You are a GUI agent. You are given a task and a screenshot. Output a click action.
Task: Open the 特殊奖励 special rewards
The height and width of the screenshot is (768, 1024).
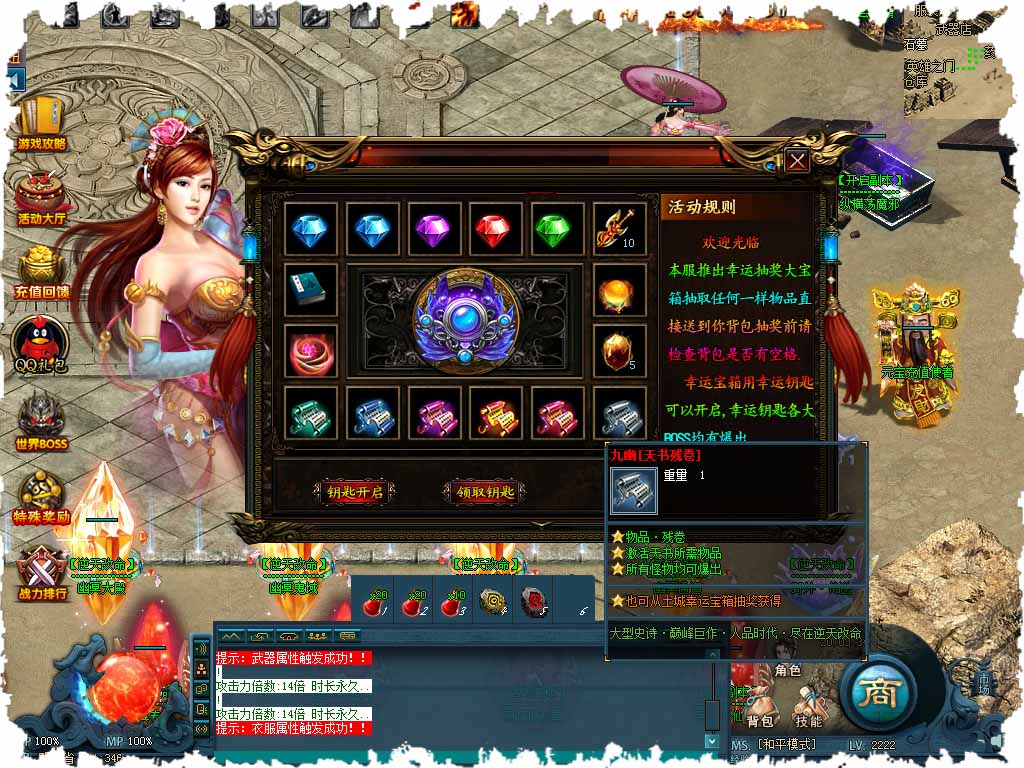[42, 497]
